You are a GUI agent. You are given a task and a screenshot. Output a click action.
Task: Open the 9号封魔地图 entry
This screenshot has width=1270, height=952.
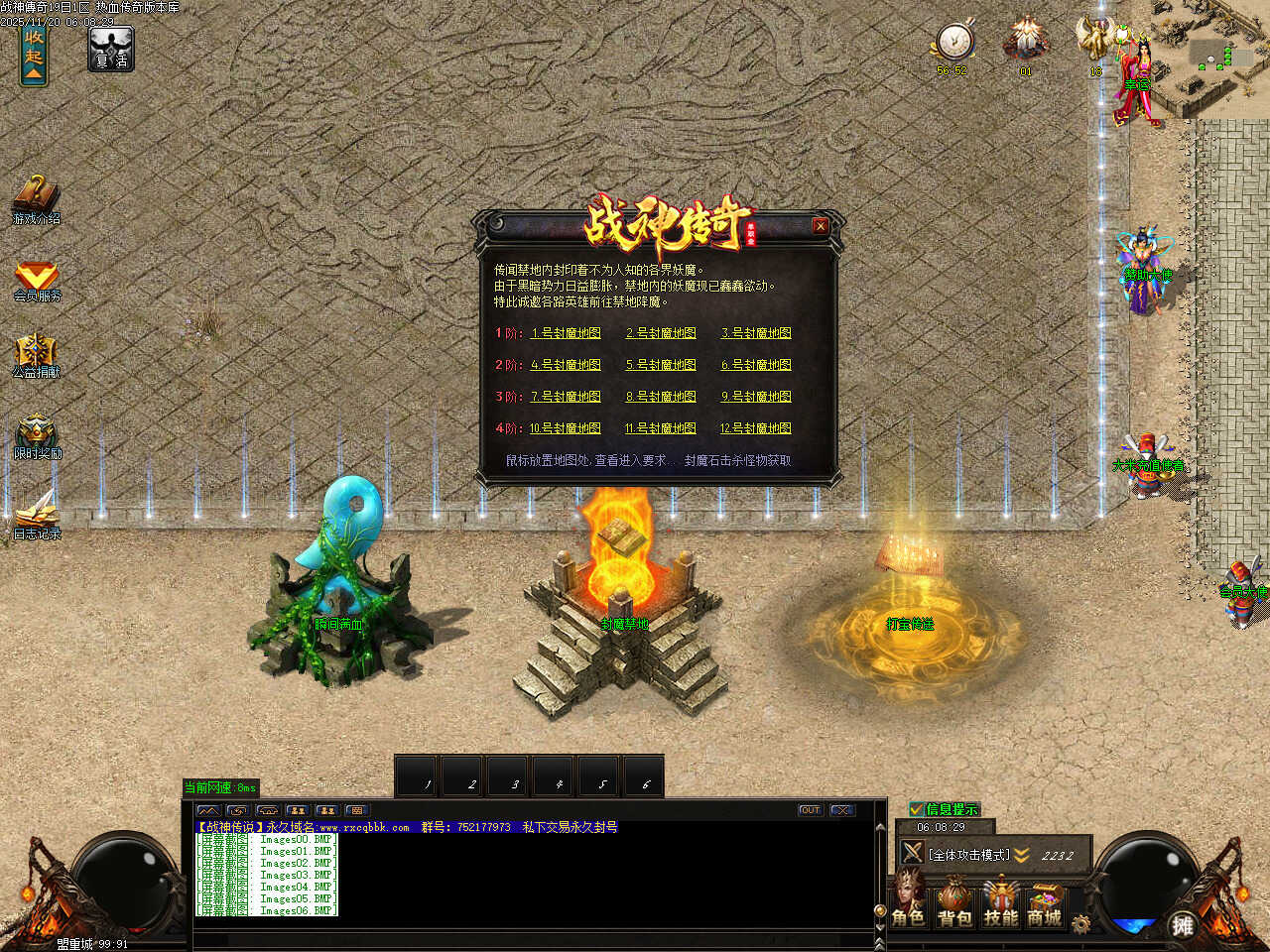click(x=756, y=397)
